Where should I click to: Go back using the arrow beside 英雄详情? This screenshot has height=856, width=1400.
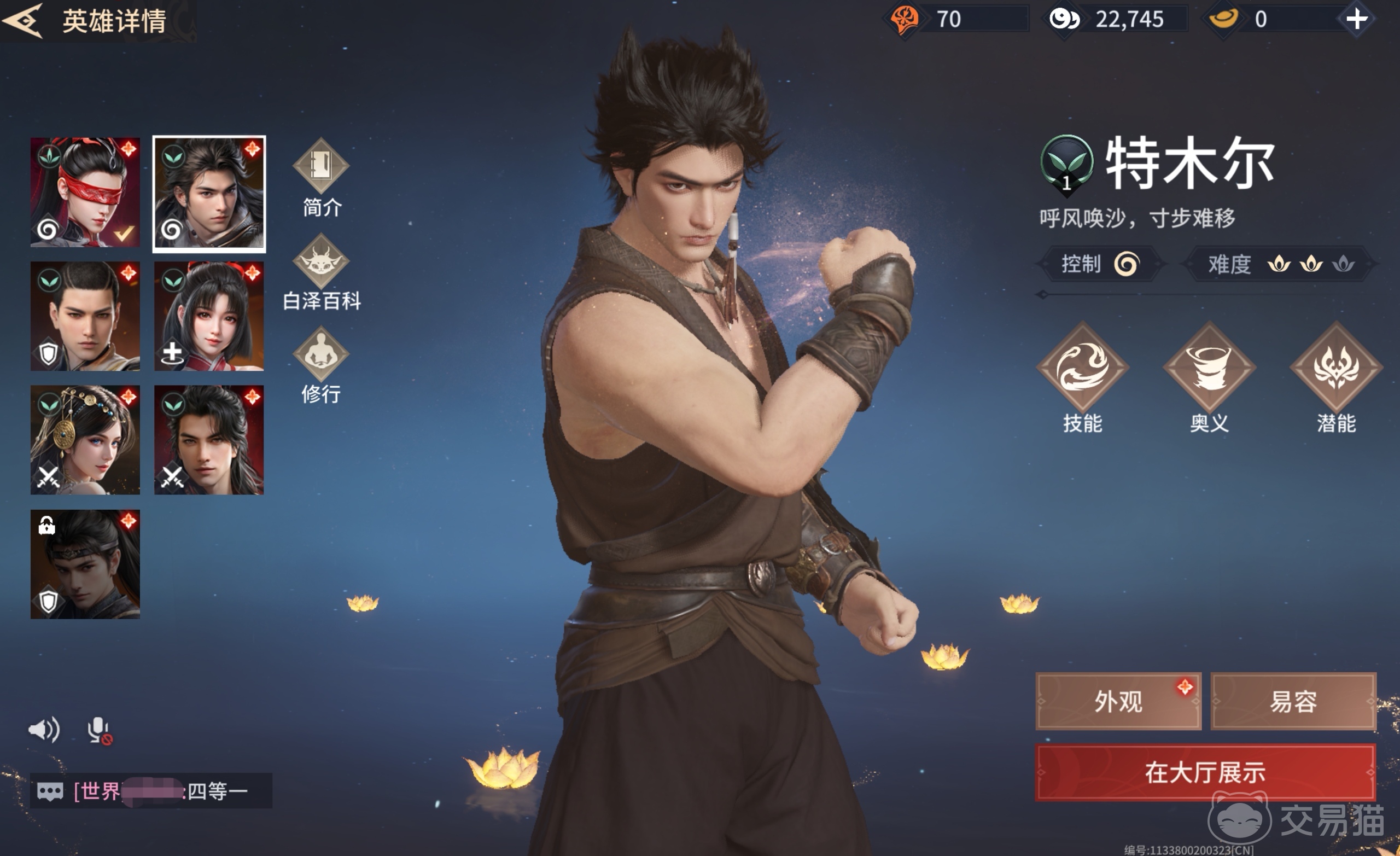coord(23,20)
